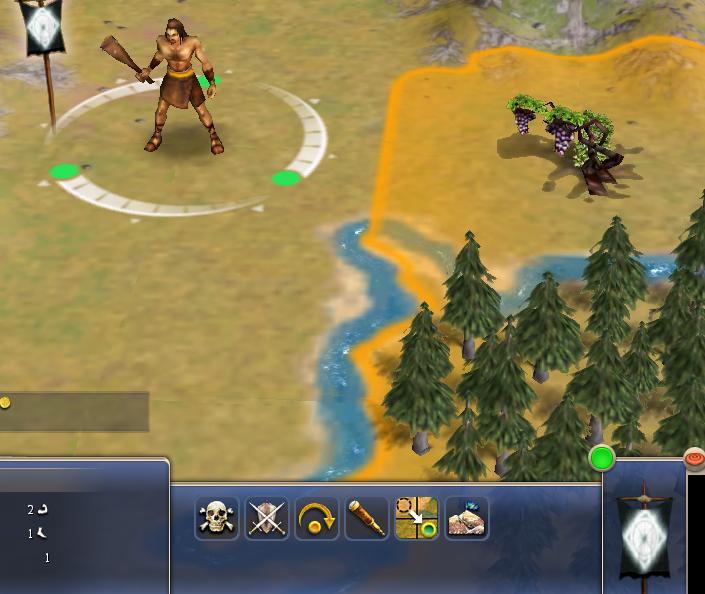
Task: Click the small red round button
Action: pos(694,458)
